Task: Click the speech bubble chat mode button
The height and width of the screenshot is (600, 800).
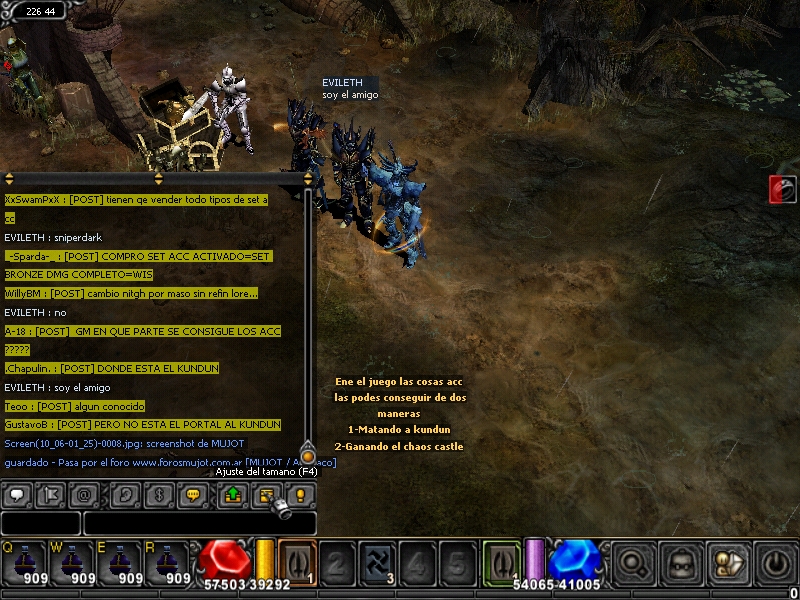Action: pos(19,494)
